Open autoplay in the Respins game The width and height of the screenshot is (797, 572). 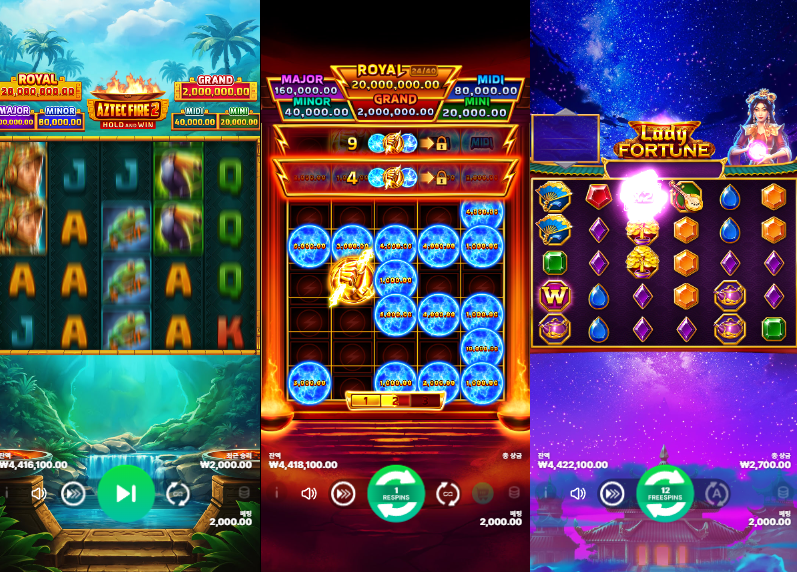[449, 493]
